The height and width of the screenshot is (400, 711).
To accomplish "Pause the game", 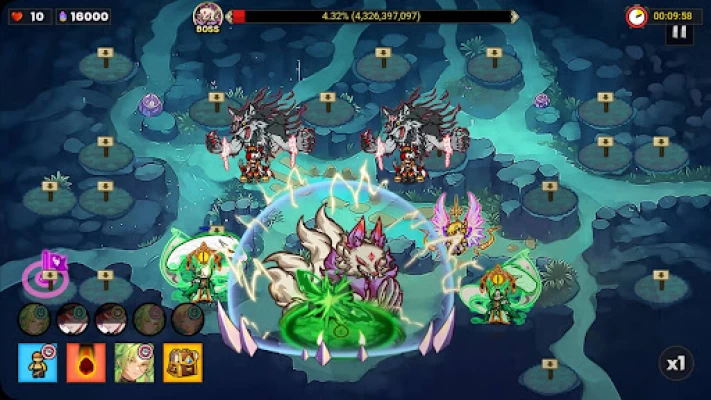I will point(679,32).
